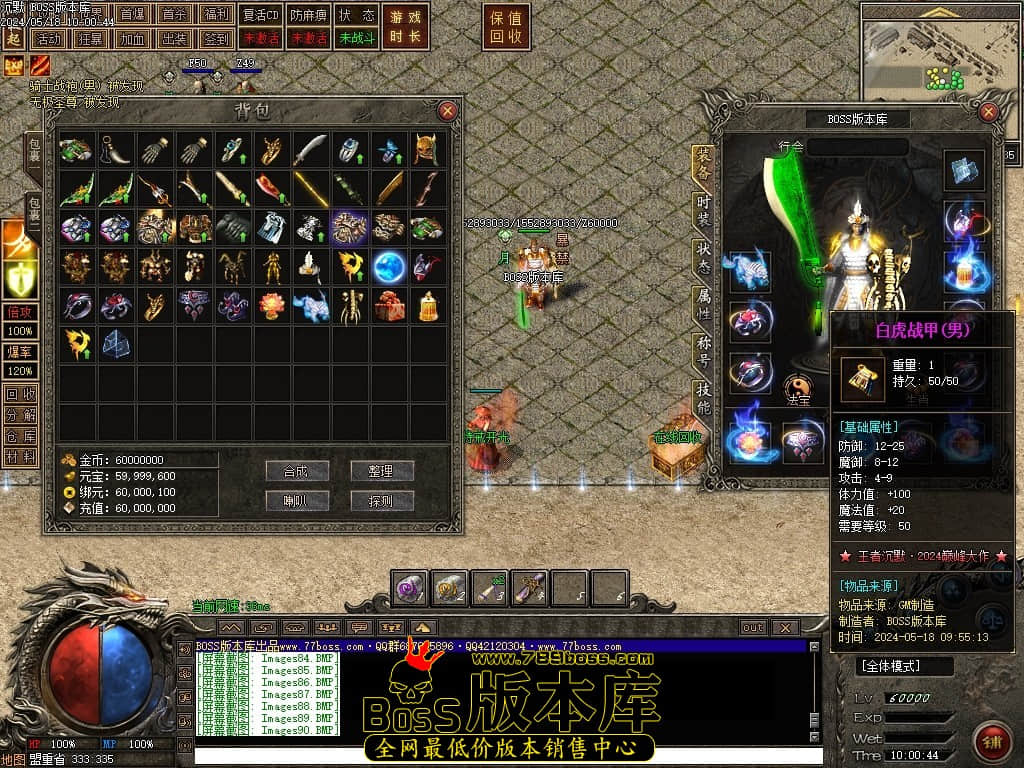Viewport: 1024px width, 768px height.
Task: Open the 状态 status tab
Action: (704, 255)
